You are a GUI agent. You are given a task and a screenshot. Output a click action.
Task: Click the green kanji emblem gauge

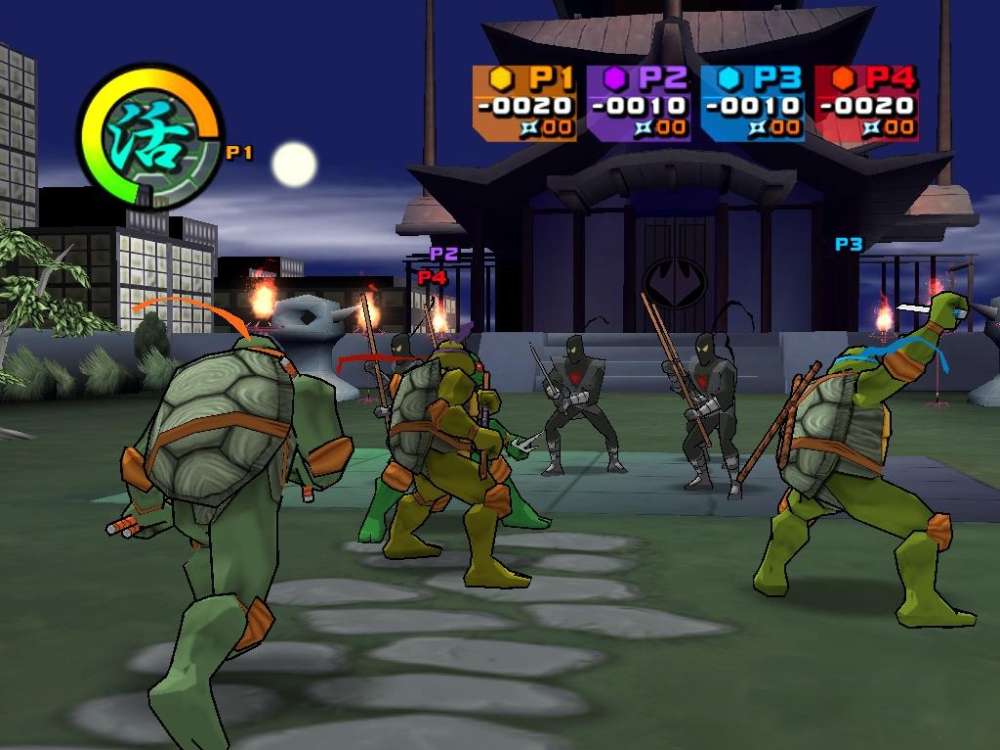(x=150, y=137)
